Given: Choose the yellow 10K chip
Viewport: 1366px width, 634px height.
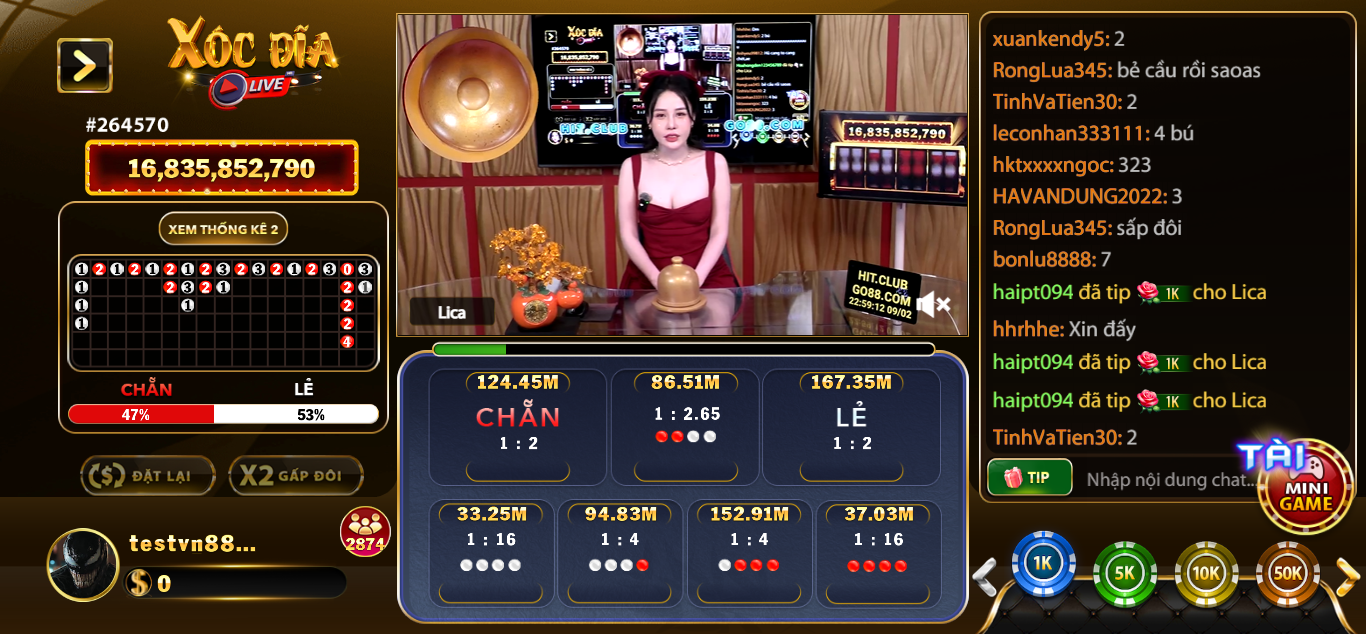Looking at the screenshot, I should [1205, 574].
